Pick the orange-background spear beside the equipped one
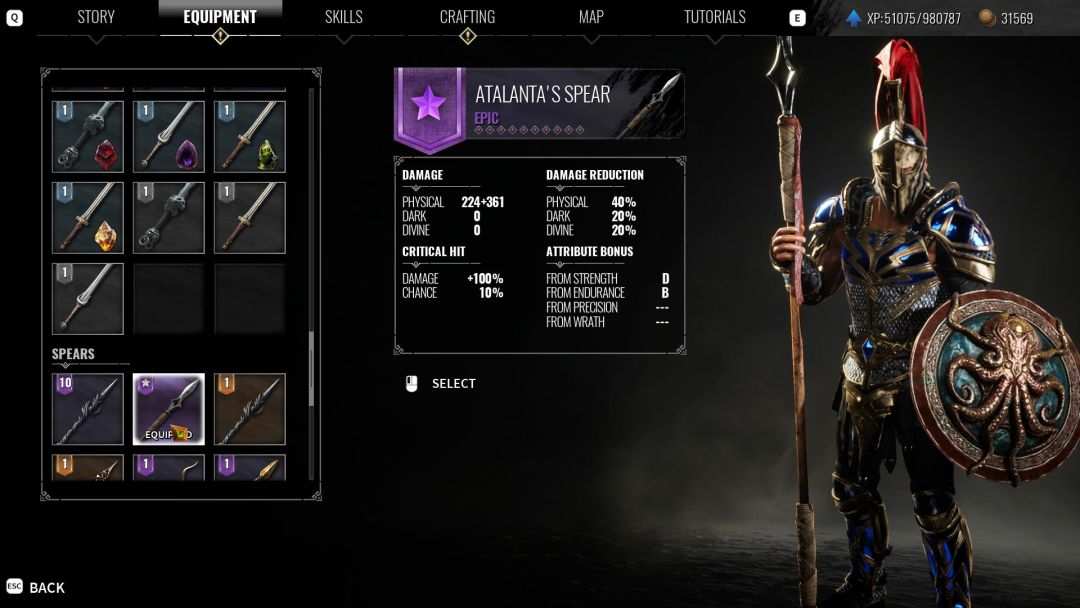The image size is (1080, 608). coord(250,409)
